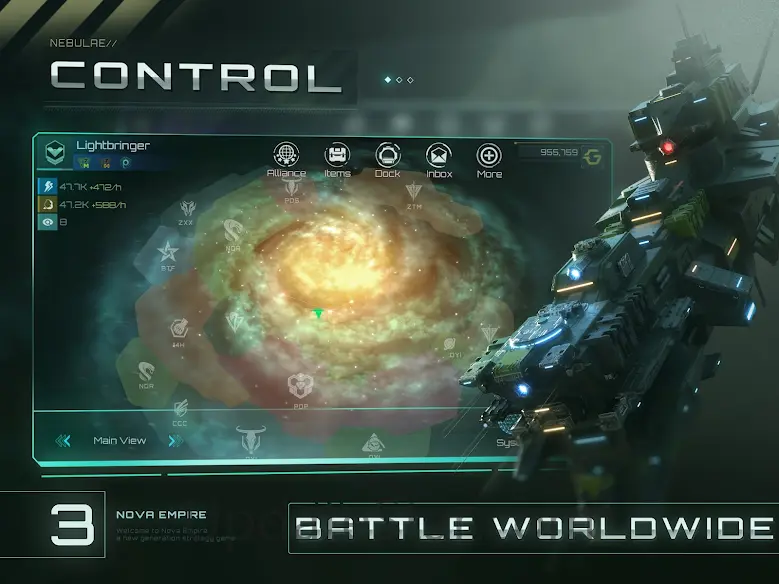Go to next view with right double-arrow
The image size is (779, 584).
[x=175, y=440]
